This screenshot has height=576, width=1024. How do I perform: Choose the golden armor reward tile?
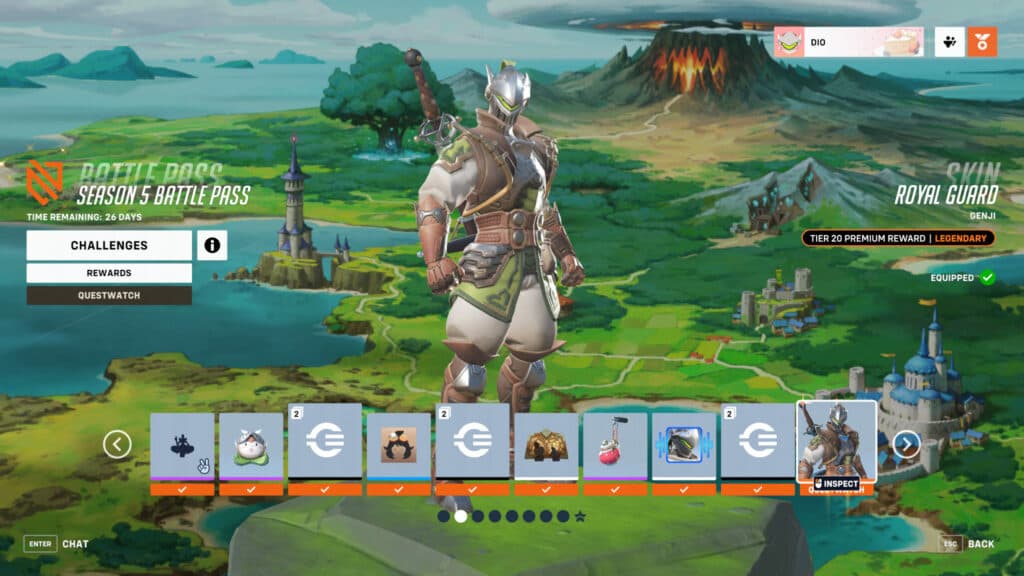point(546,445)
